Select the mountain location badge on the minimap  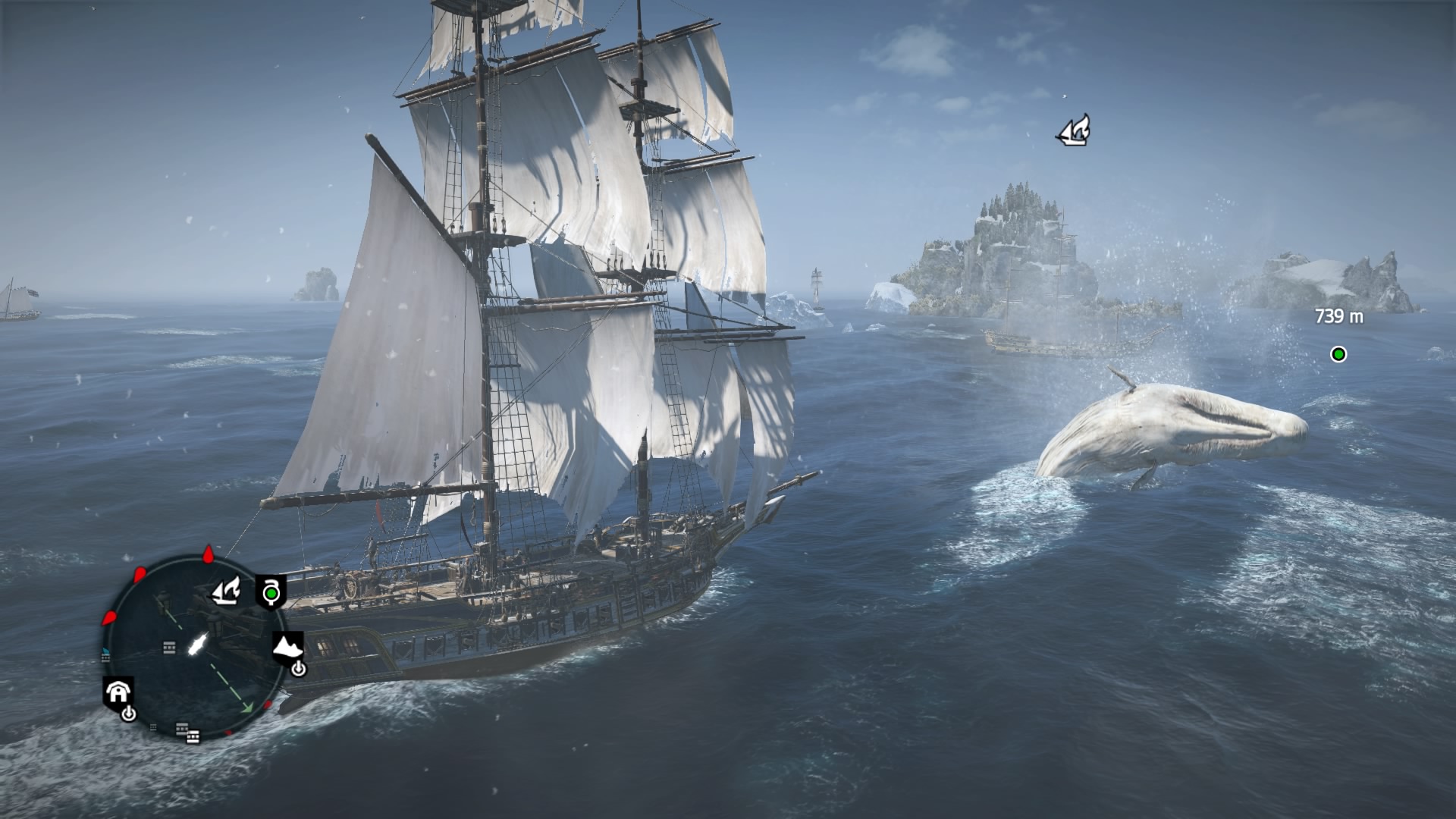[288, 648]
